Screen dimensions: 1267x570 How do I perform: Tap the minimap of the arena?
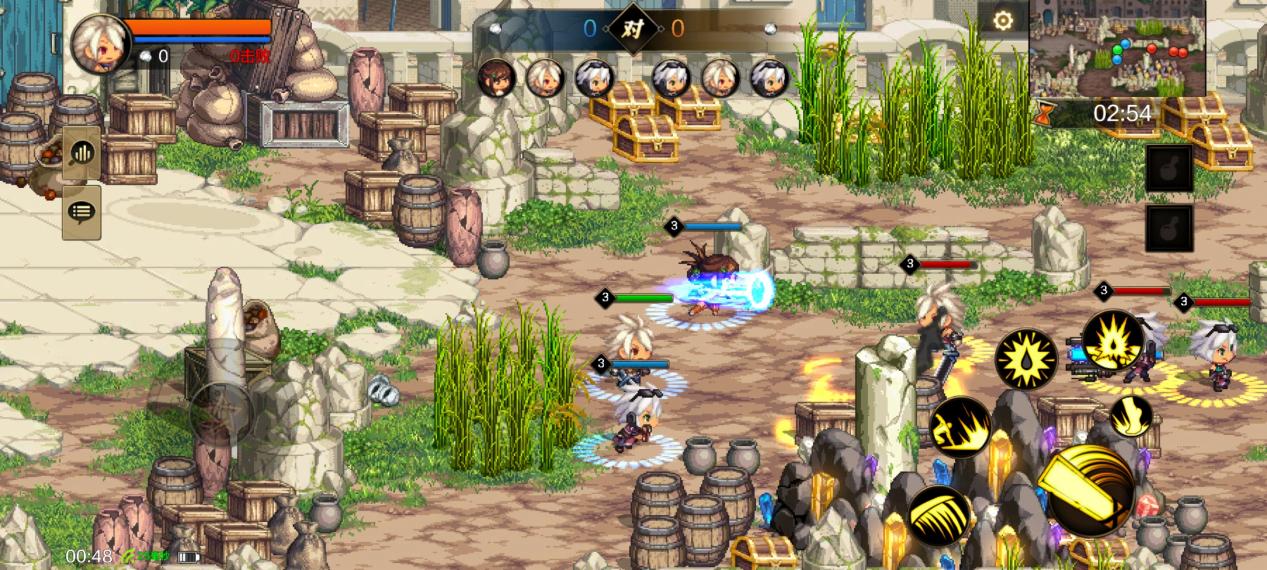click(x=1117, y=48)
